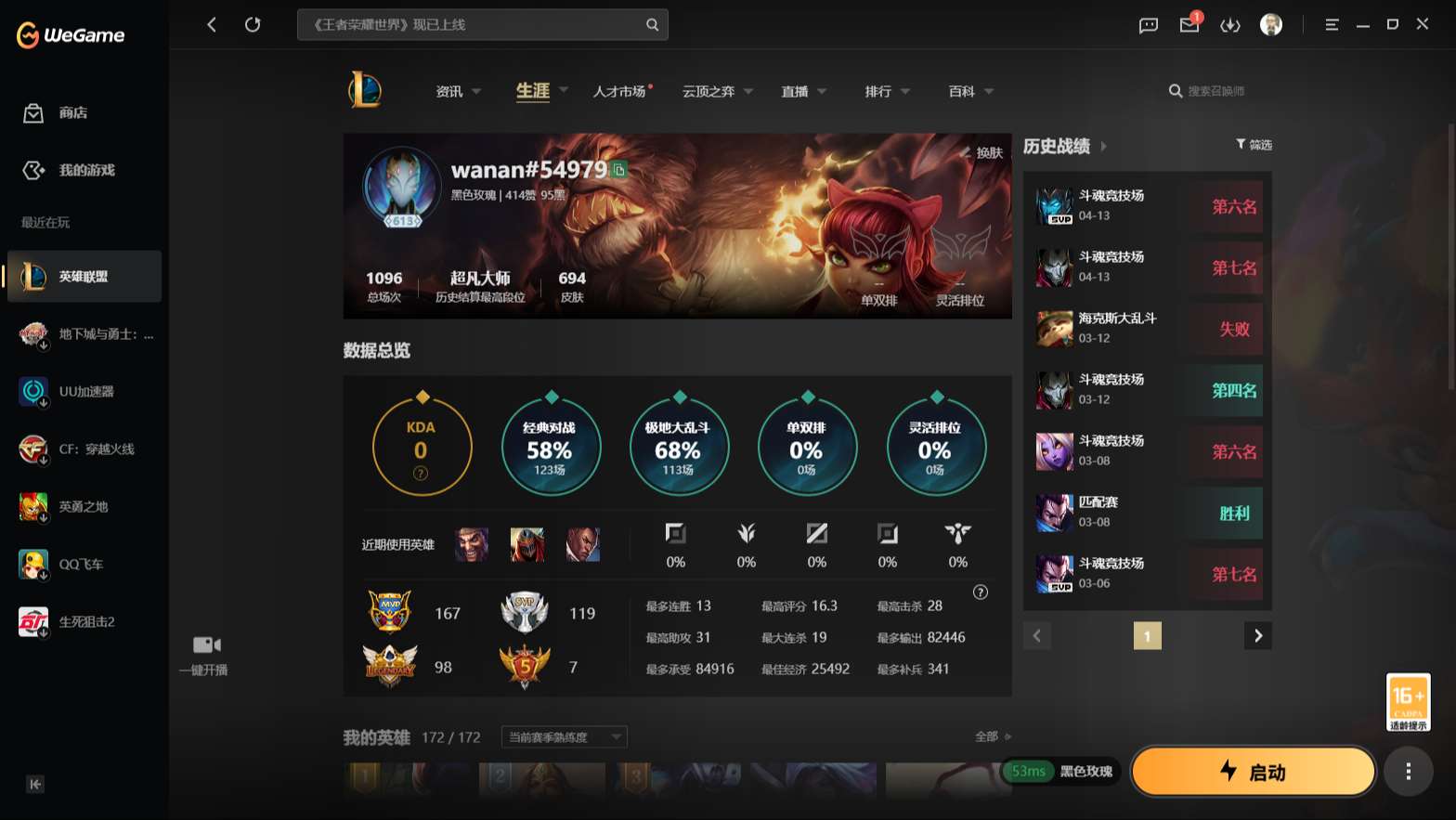This screenshot has height=820, width=1456.
Task: Open the 筛选 filter in 历史战绩
Action: tap(1254, 145)
